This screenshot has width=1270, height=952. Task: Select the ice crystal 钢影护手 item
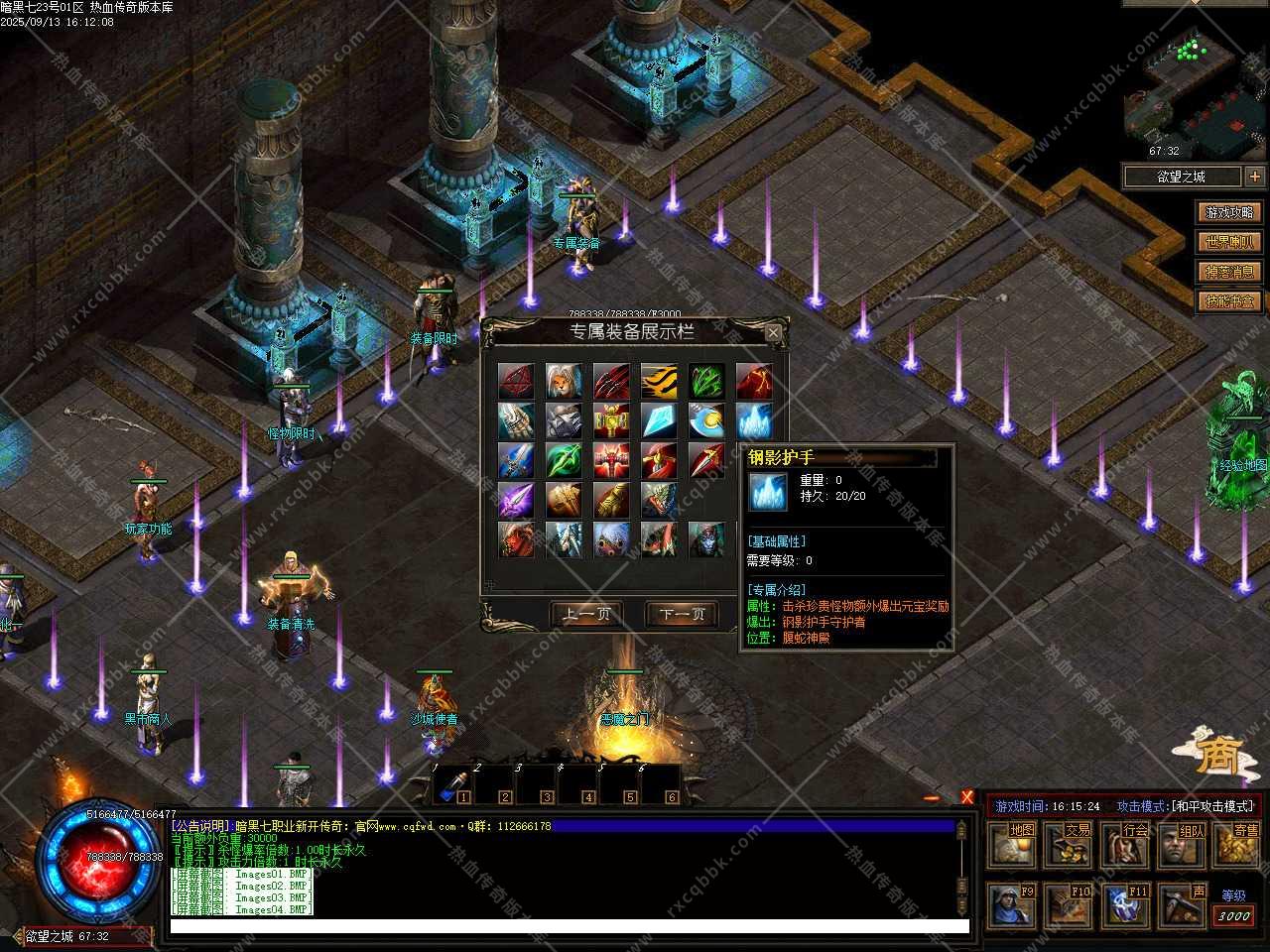pos(754,420)
